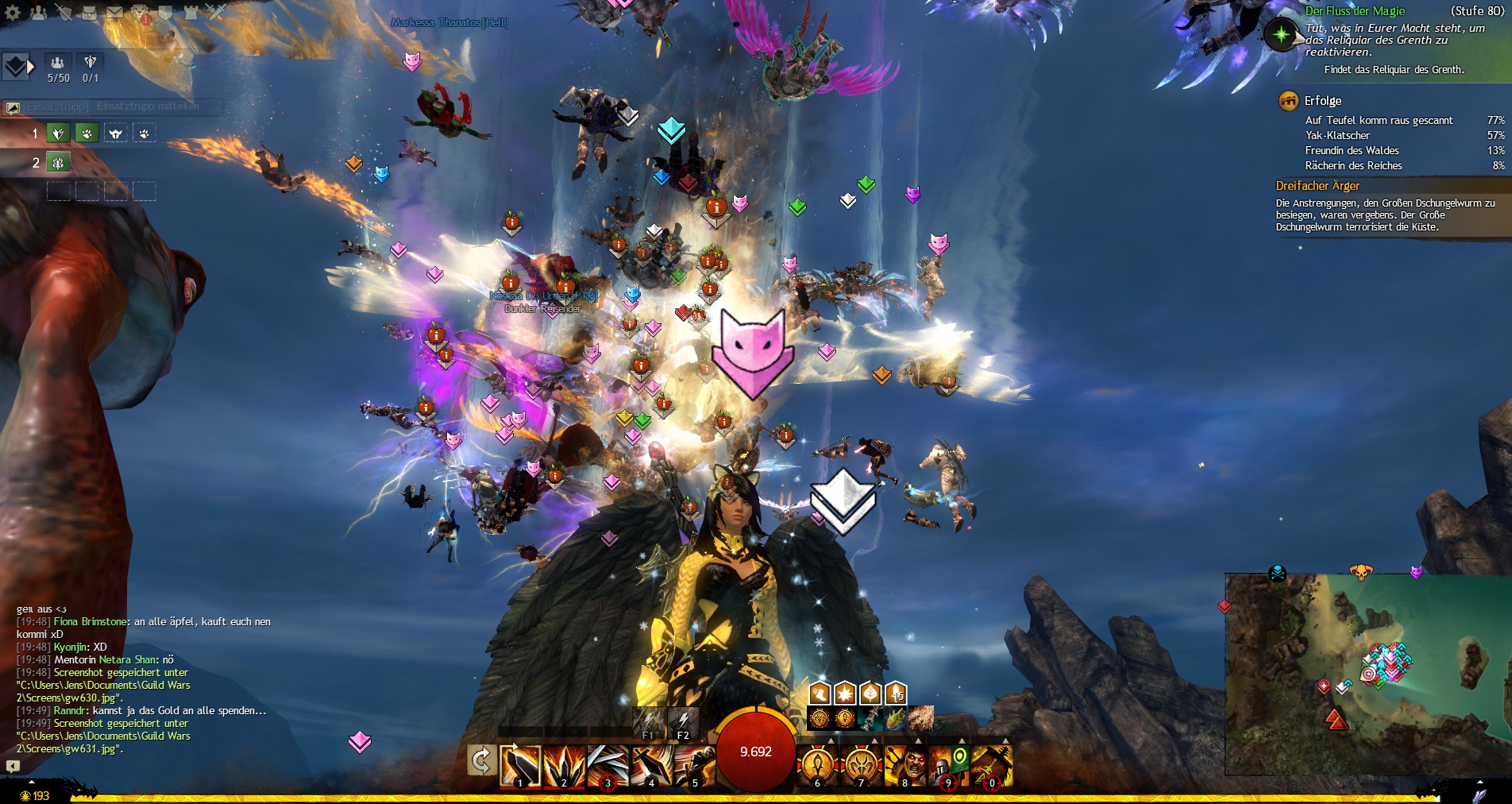Activate the healing signet skill 6
The image size is (1512, 804).
pyautogui.click(x=817, y=766)
